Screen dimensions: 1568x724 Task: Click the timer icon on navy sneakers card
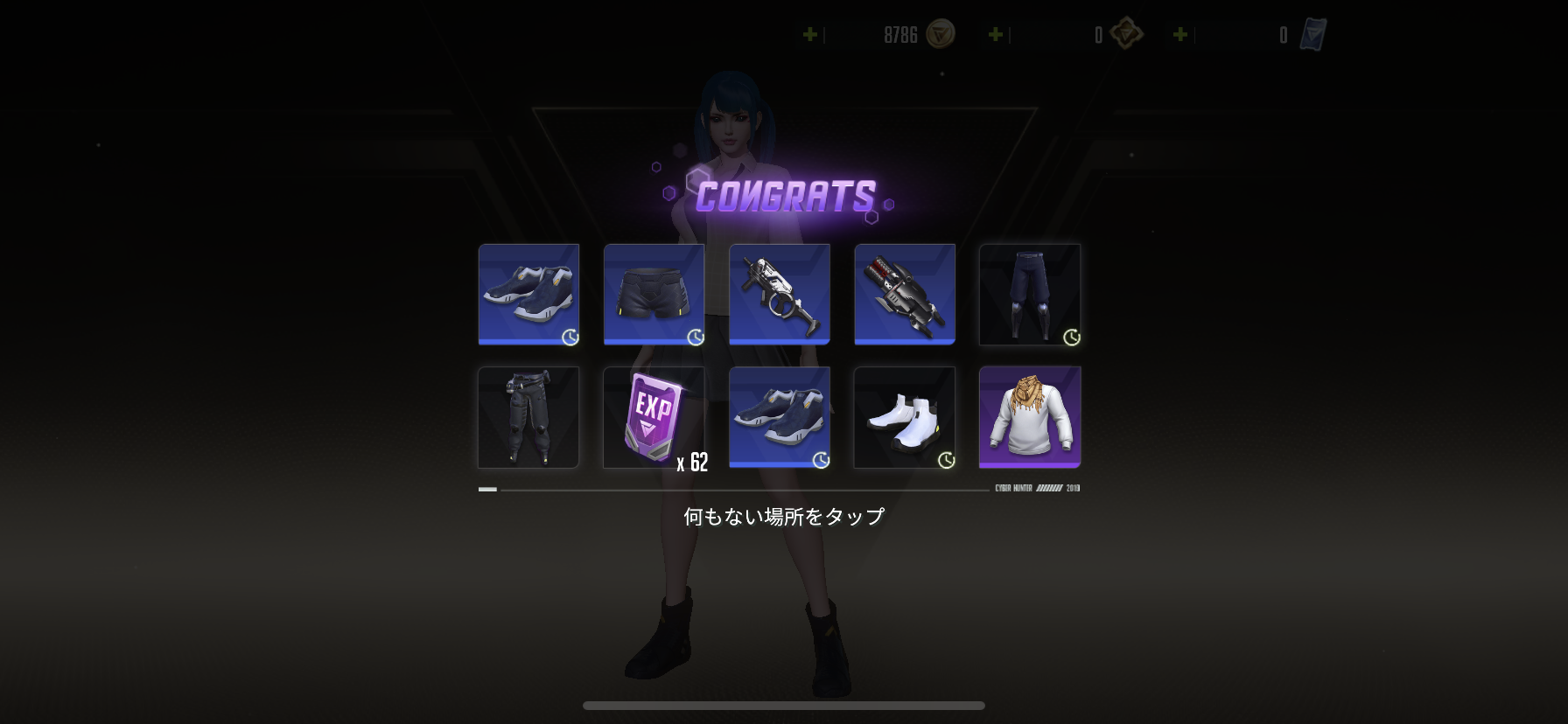coord(570,337)
